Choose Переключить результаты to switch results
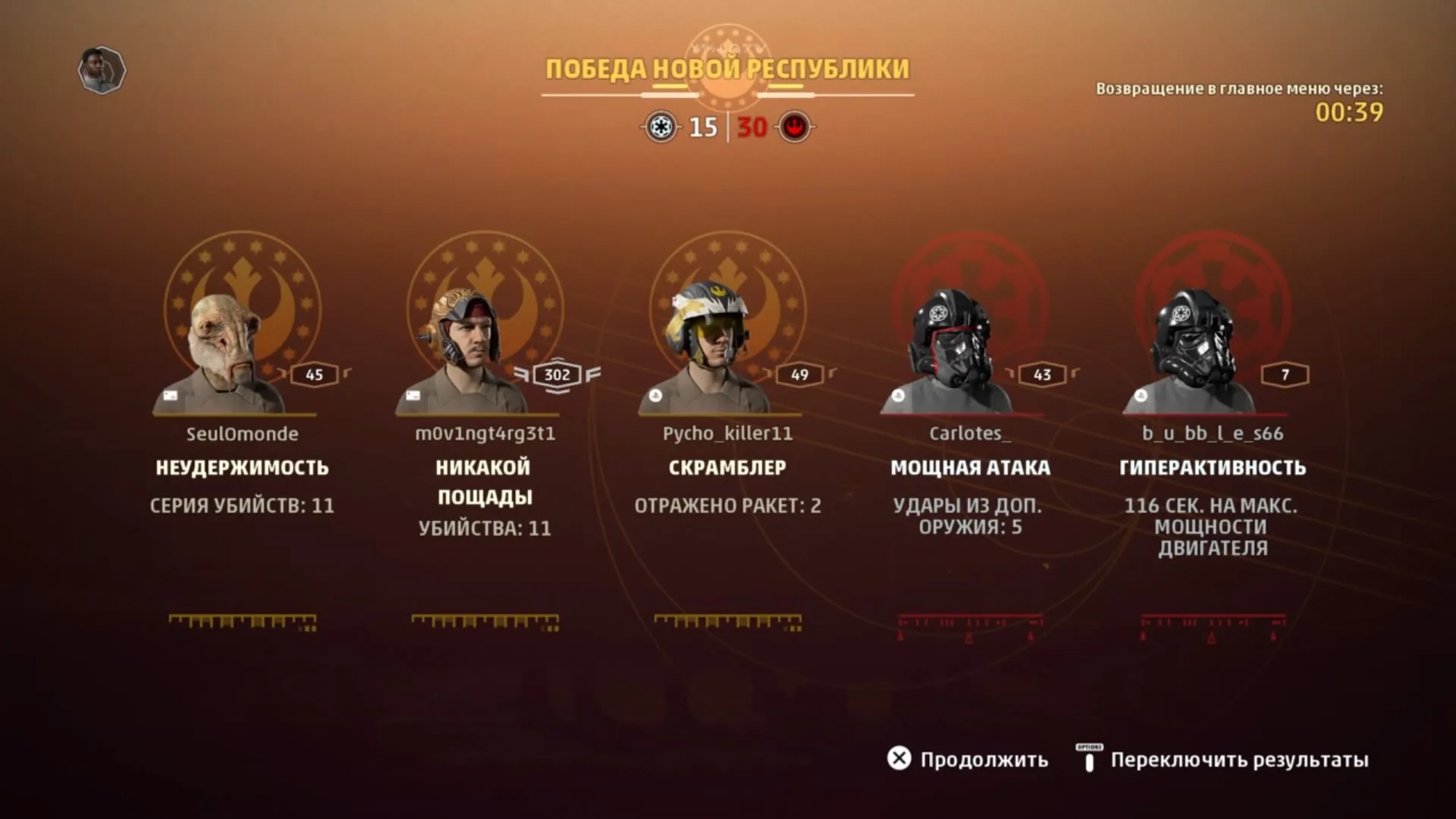This screenshot has height=819, width=1456. (x=1222, y=759)
